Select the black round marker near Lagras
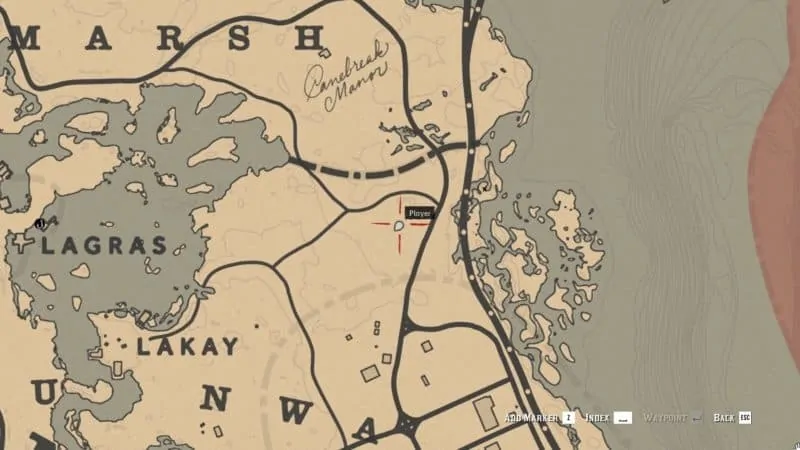Viewport: 800px width, 450px height. (40, 224)
